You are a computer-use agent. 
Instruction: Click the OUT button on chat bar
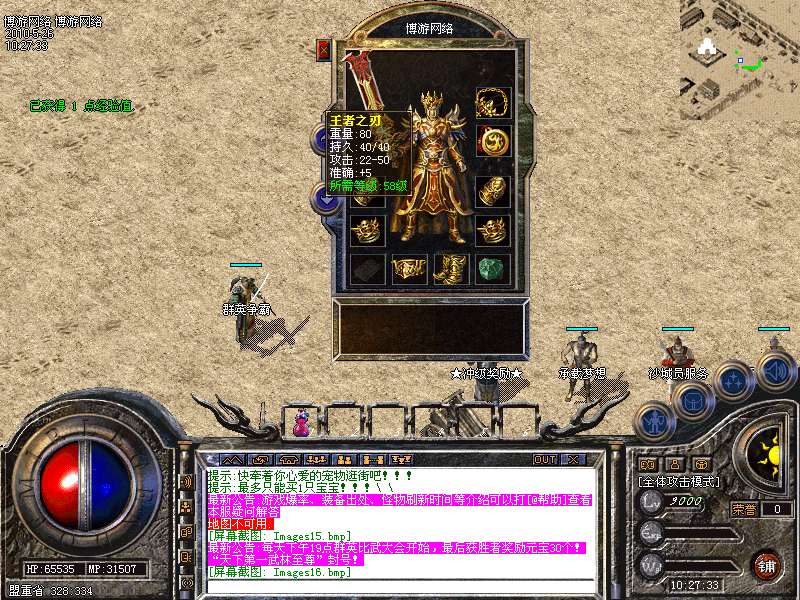(544, 460)
